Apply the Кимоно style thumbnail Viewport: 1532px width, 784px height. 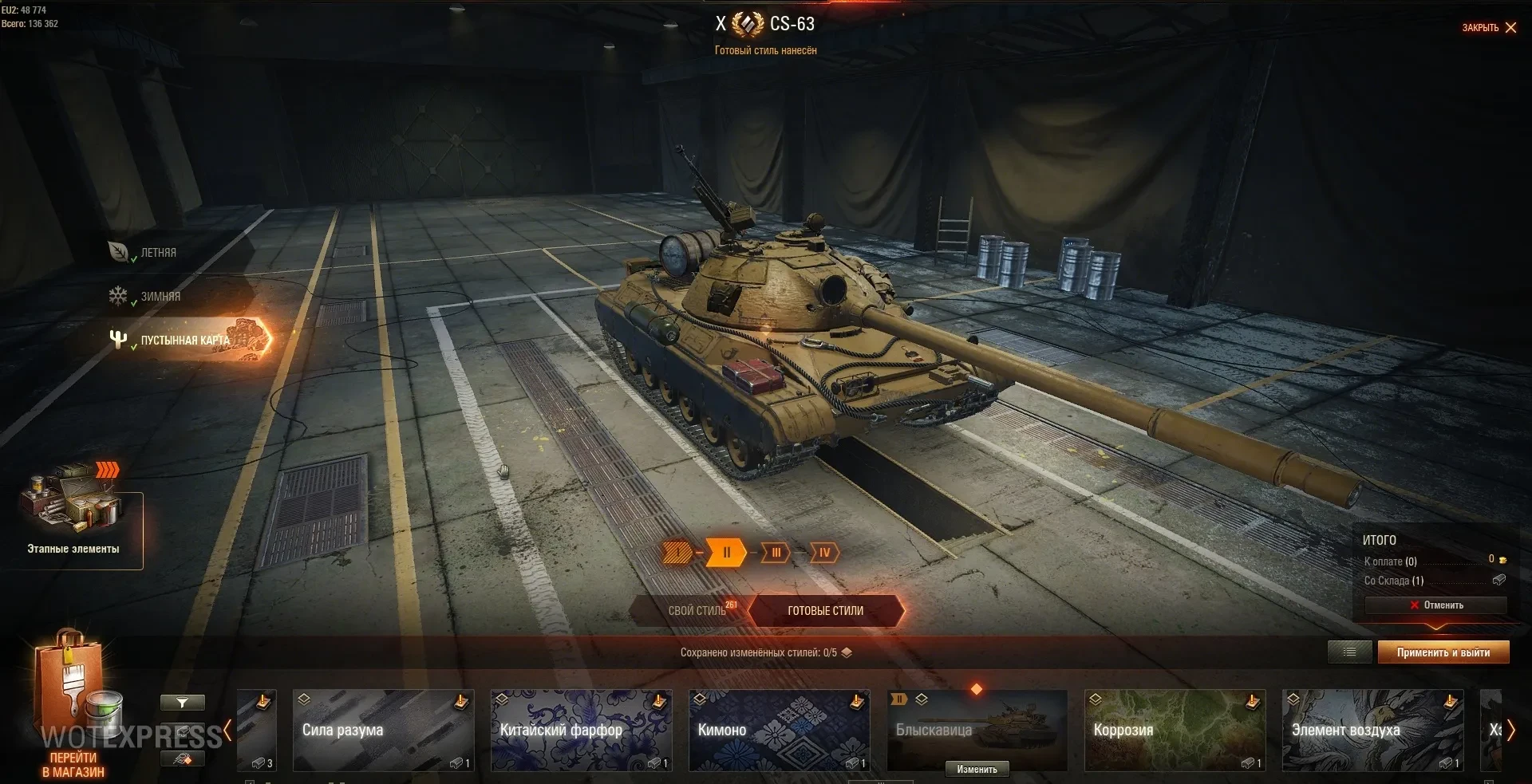(779, 731)
